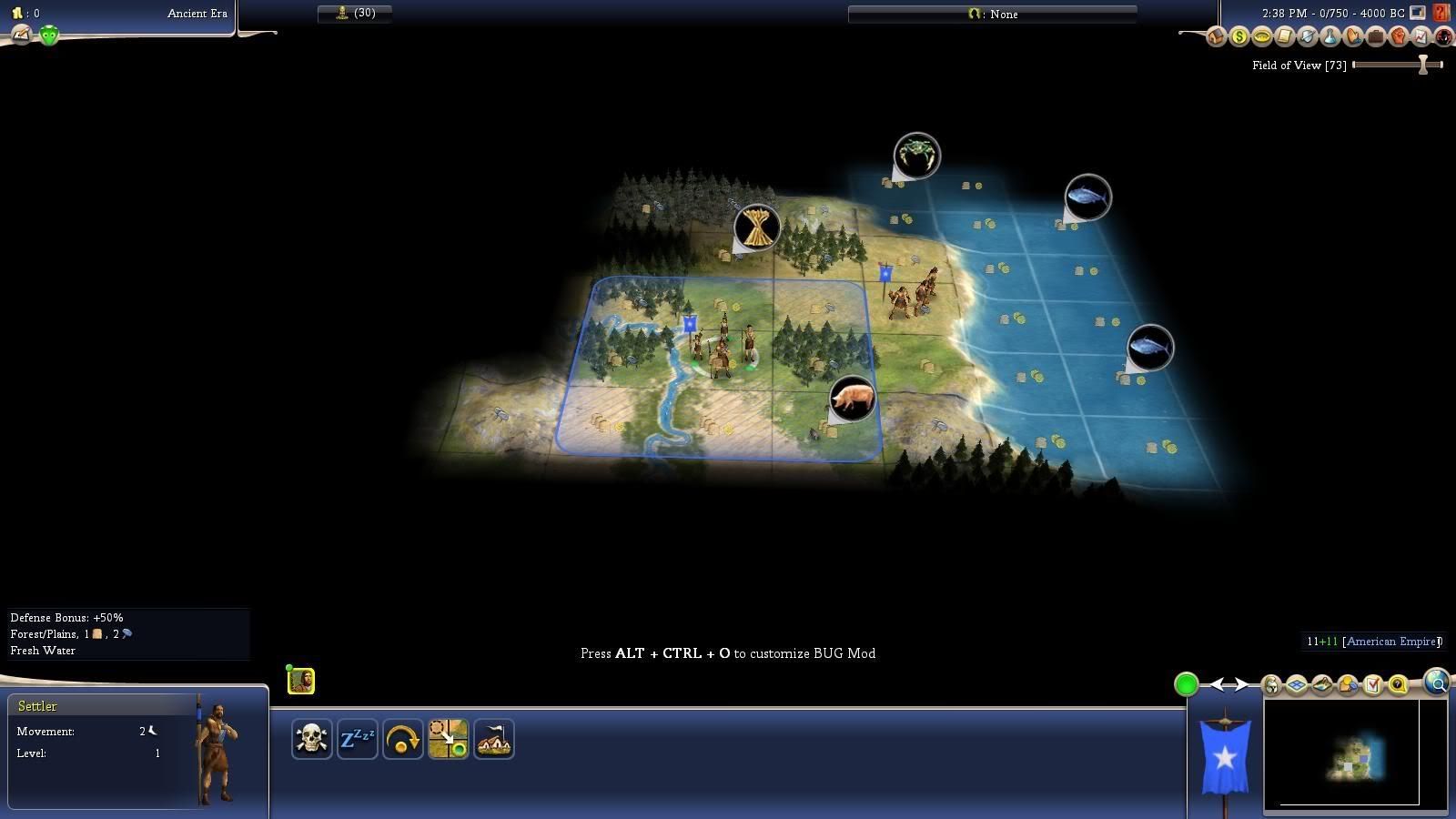The height and width of the screenshot is (819, 1456).
Task: Select the Settler unit icon in stack
Action: [301, 681]
